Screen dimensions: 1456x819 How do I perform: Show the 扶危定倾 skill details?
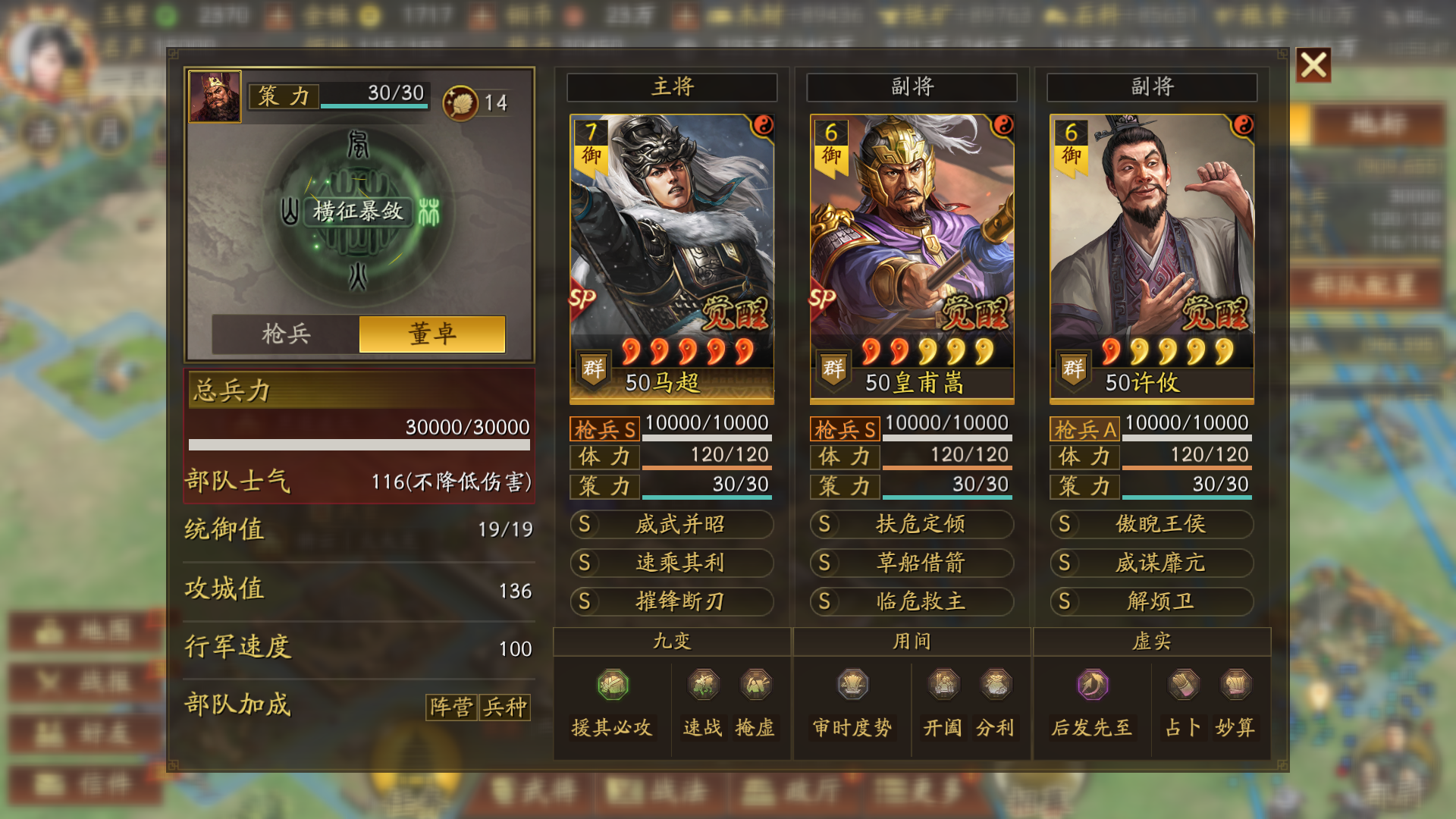[x=912, y=524]
